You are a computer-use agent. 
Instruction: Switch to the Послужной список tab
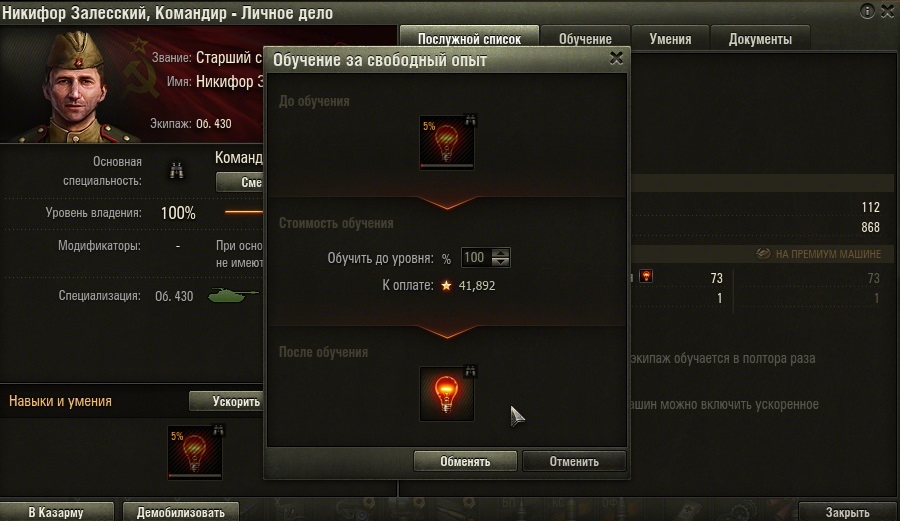[x=470, y=39]
